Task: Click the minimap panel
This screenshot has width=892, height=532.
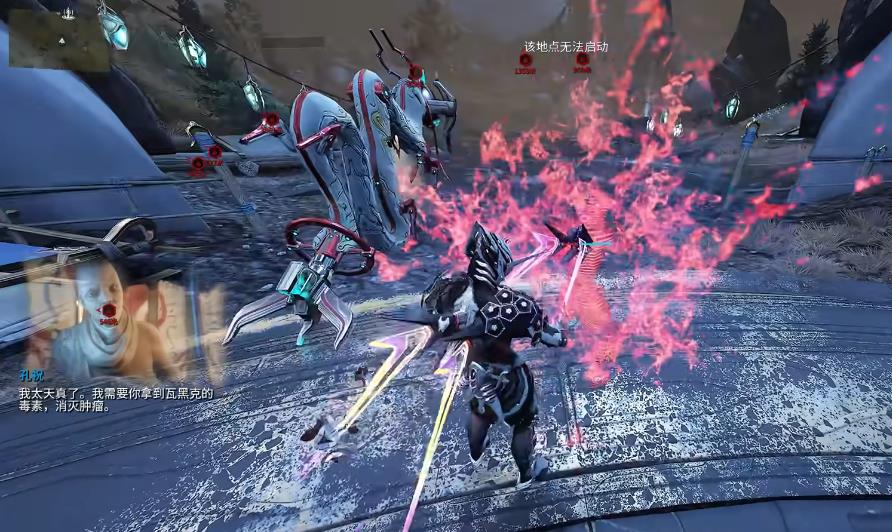Action: click(x=59, y=39)
